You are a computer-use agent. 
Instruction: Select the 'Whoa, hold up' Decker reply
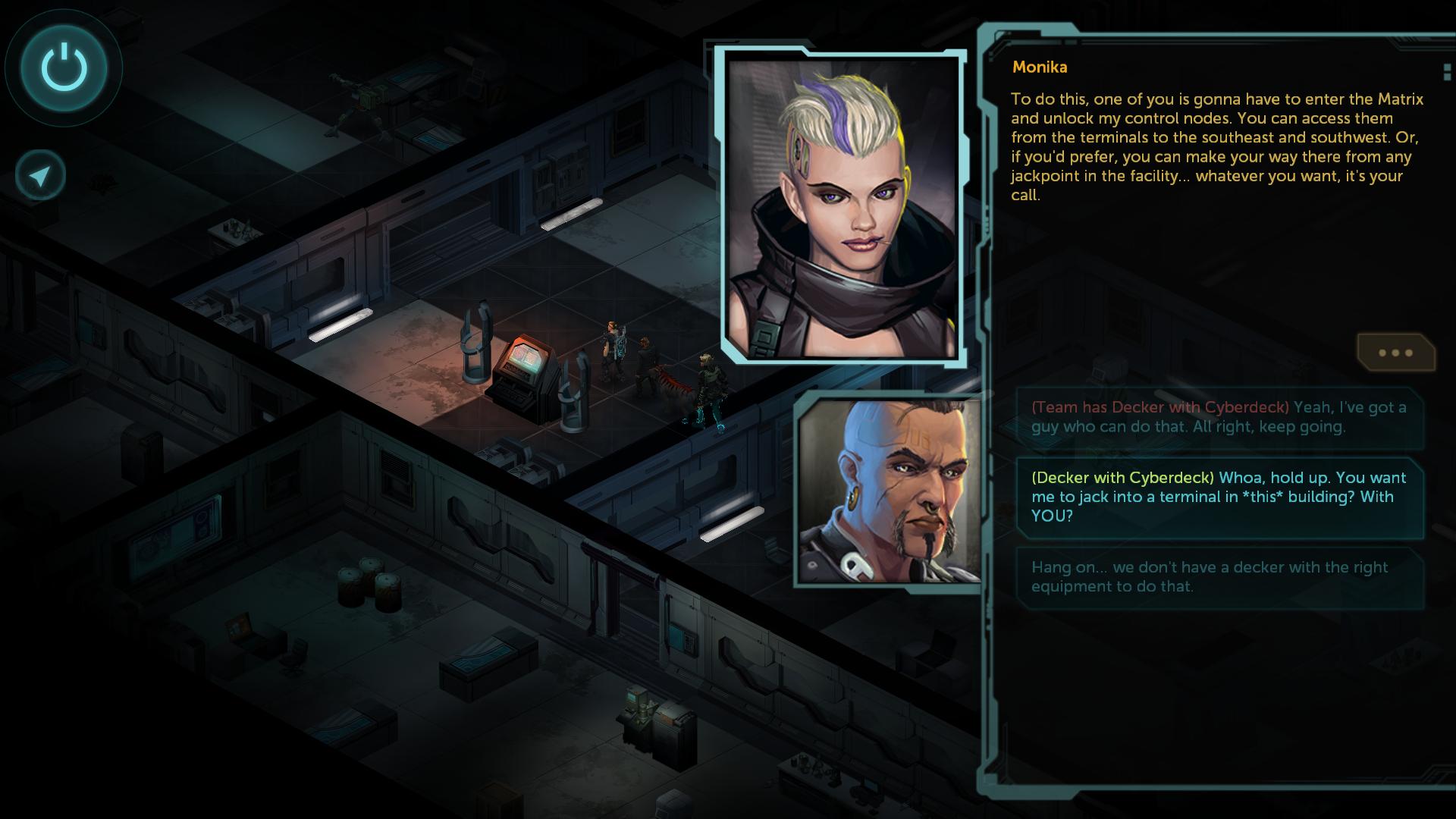click(x=1219, y=497)
